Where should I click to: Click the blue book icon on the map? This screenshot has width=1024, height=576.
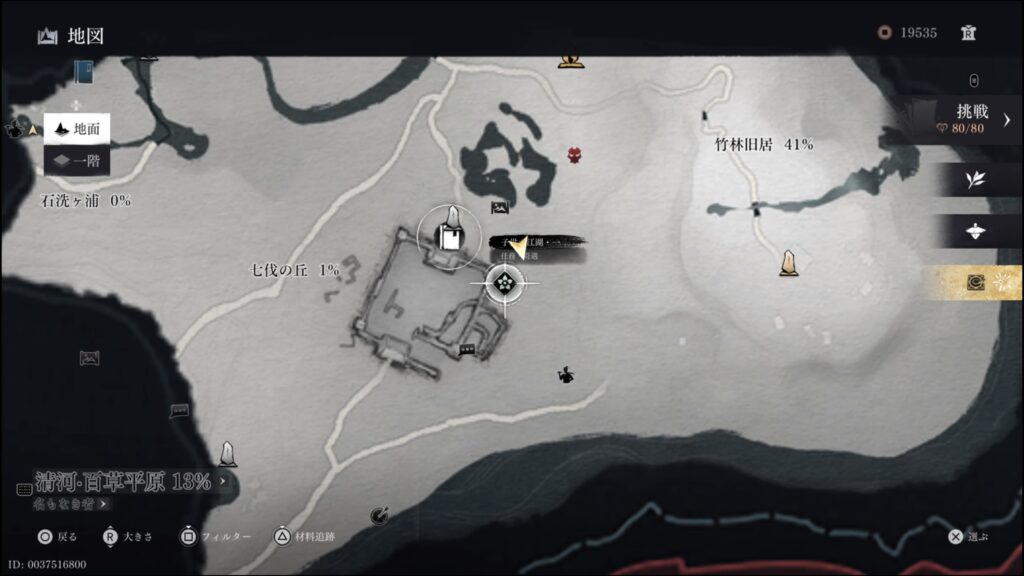point(83,72)
